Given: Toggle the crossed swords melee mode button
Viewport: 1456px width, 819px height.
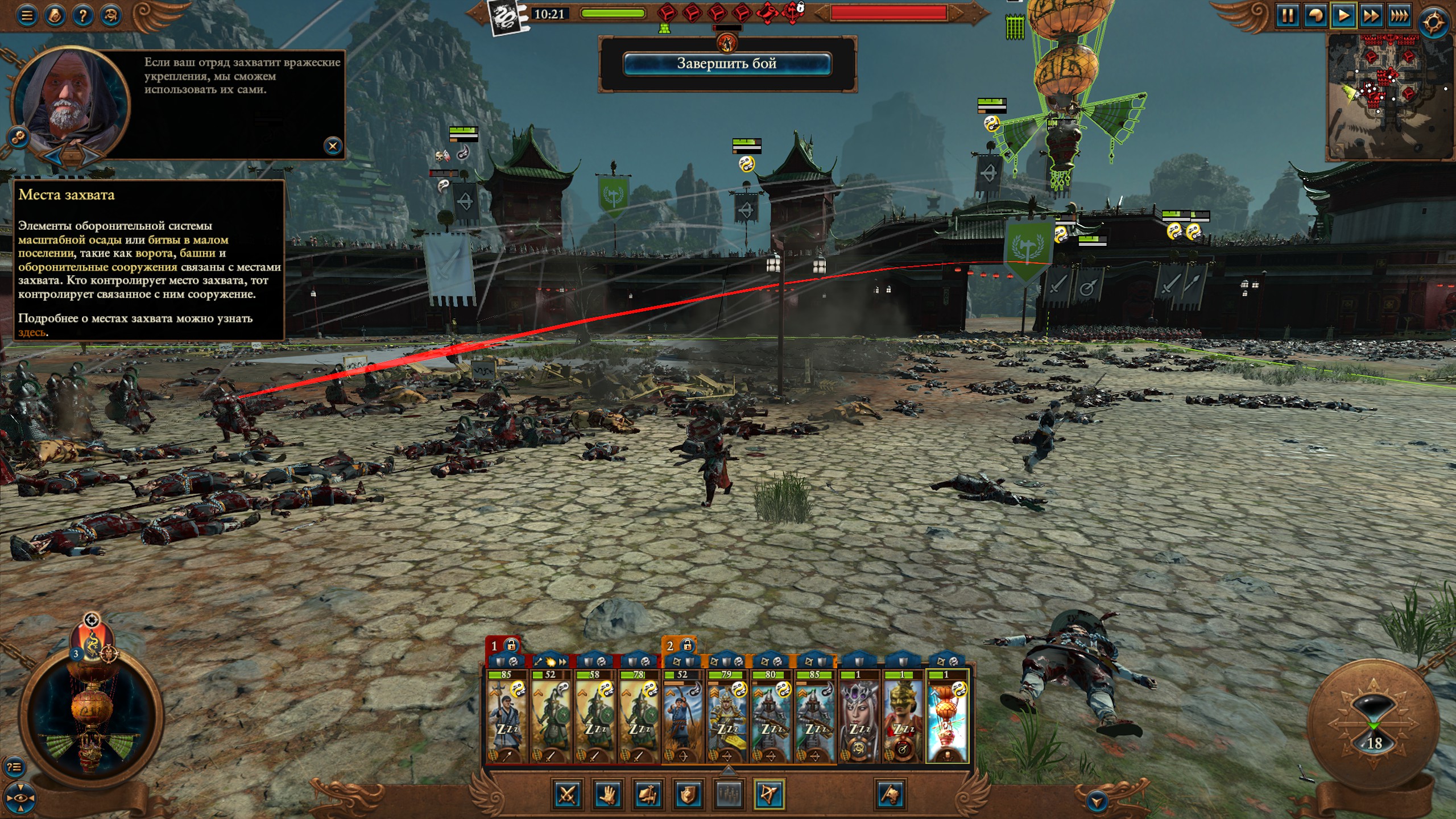Looking at the screenshot, I should pyautogui.click(x=567, y=794).
